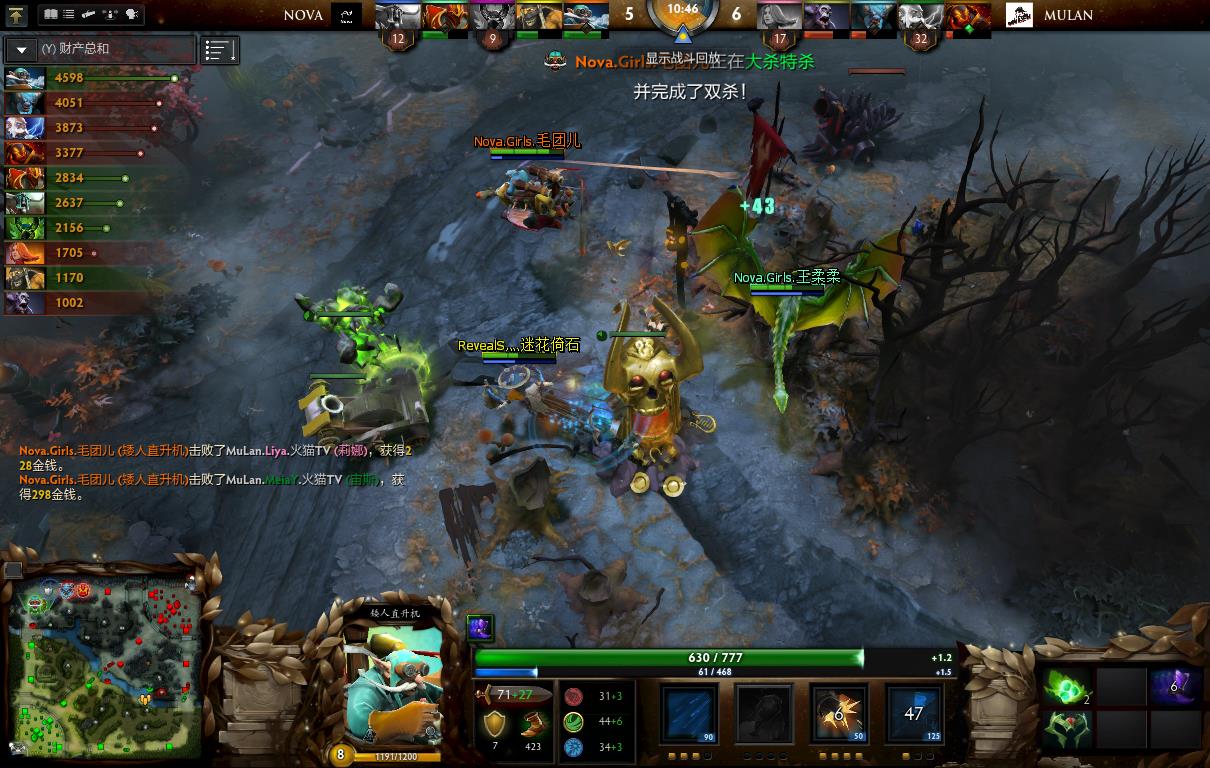Click the purple buff icon above health bar
Viewport: 1210px width, 768px height.
tap(481, 627)
